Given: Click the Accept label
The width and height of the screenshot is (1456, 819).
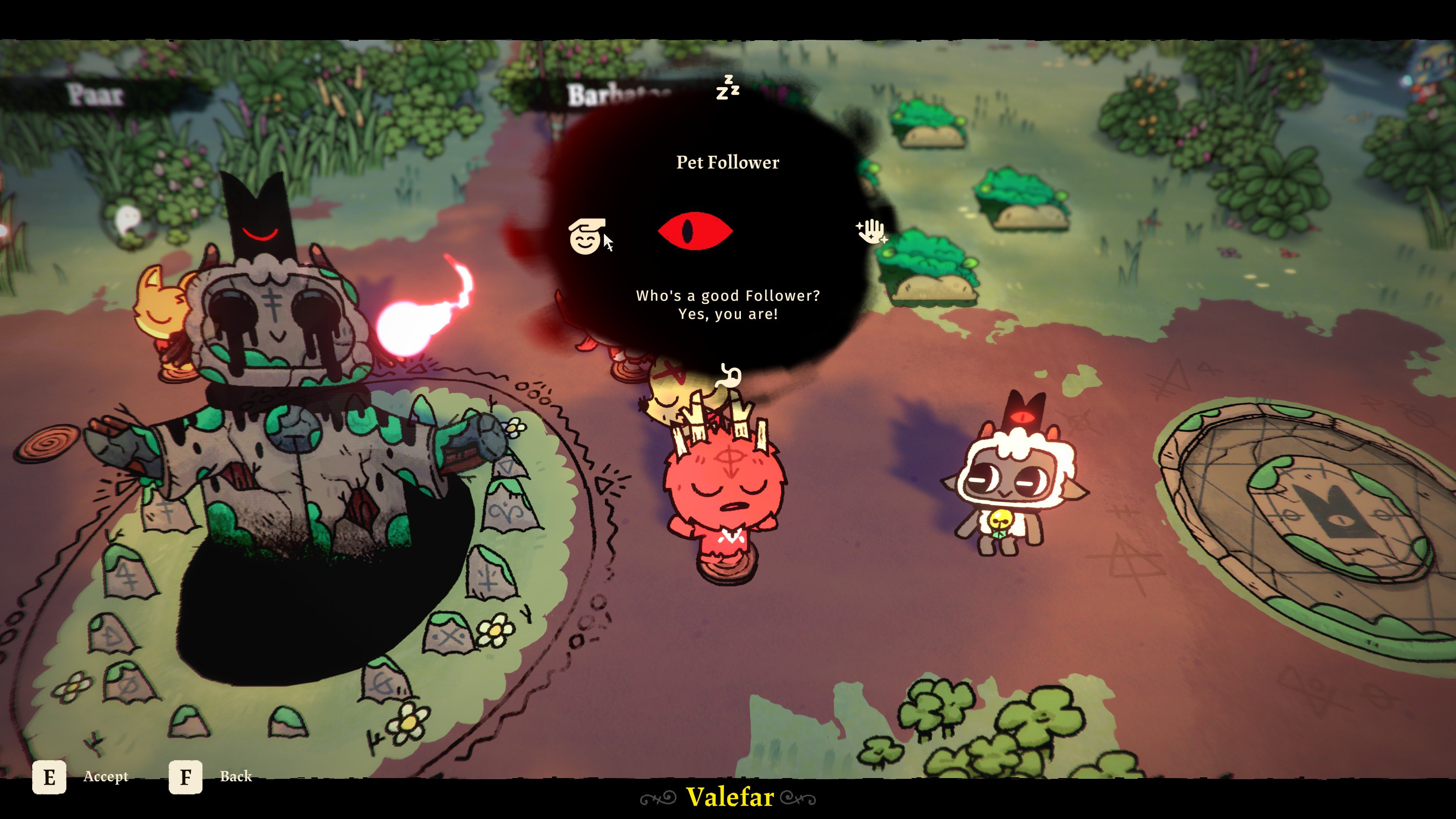Looking at the screenshot, I should point(106,777).
